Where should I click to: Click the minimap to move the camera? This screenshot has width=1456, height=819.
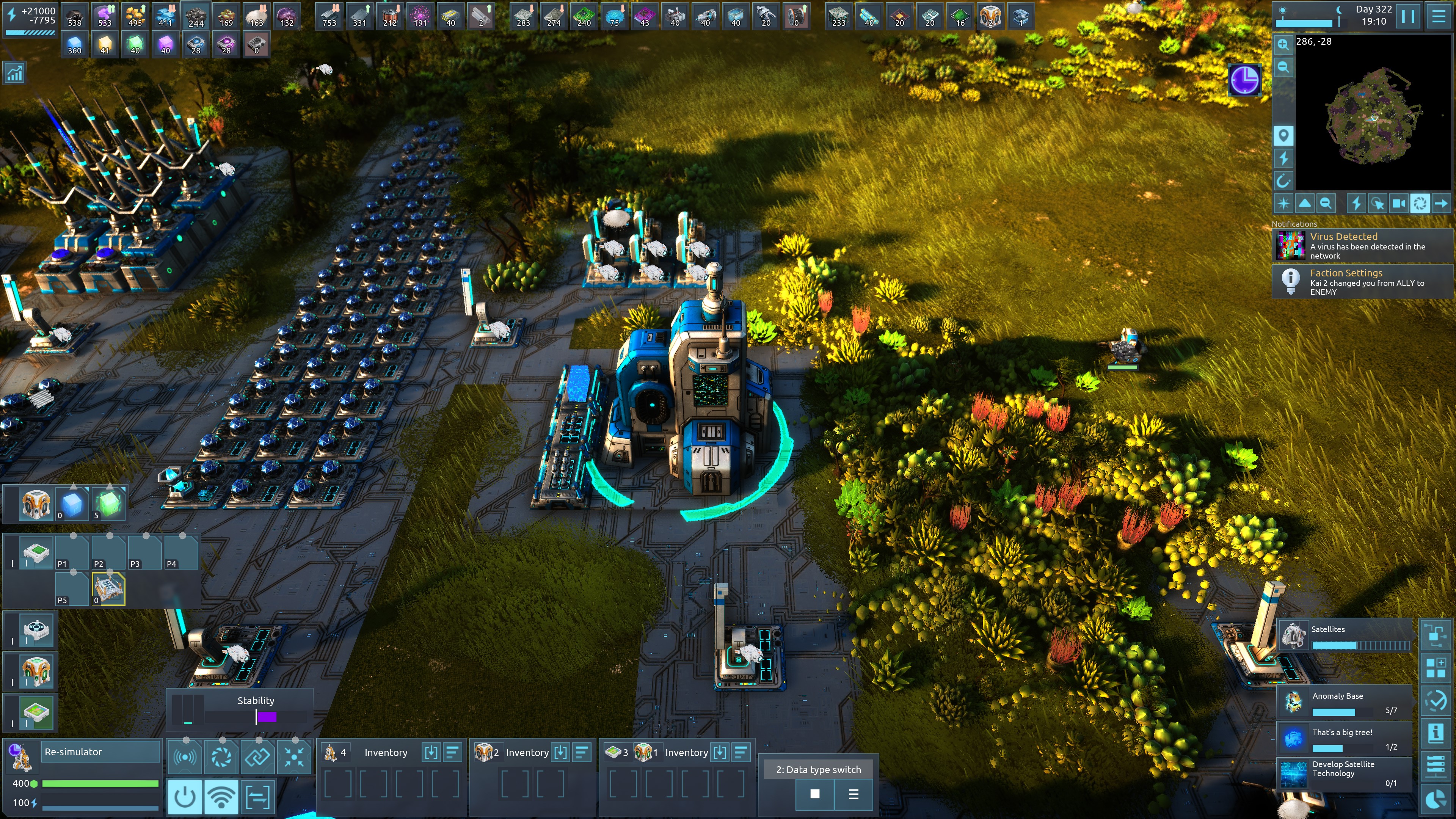click(x=1373, y=113)
